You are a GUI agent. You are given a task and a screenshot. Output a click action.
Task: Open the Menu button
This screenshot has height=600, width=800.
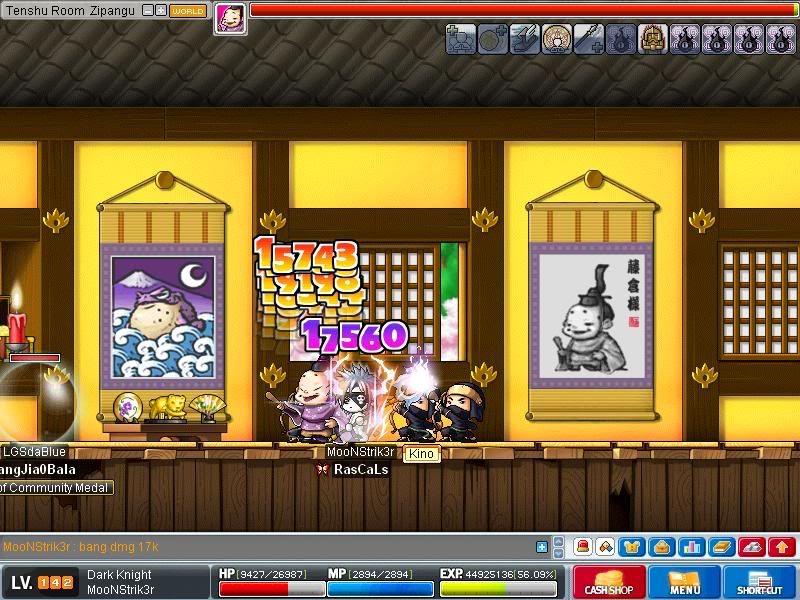coord(684,583)
